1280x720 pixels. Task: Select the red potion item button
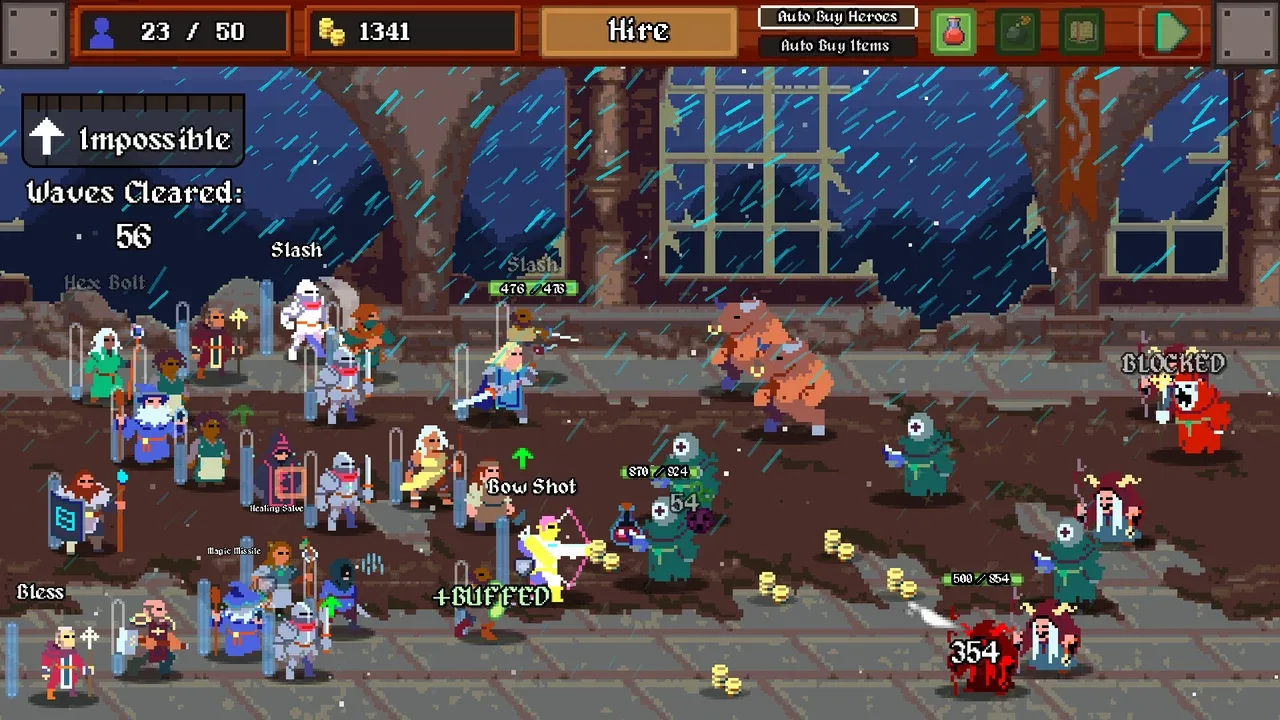953,32
